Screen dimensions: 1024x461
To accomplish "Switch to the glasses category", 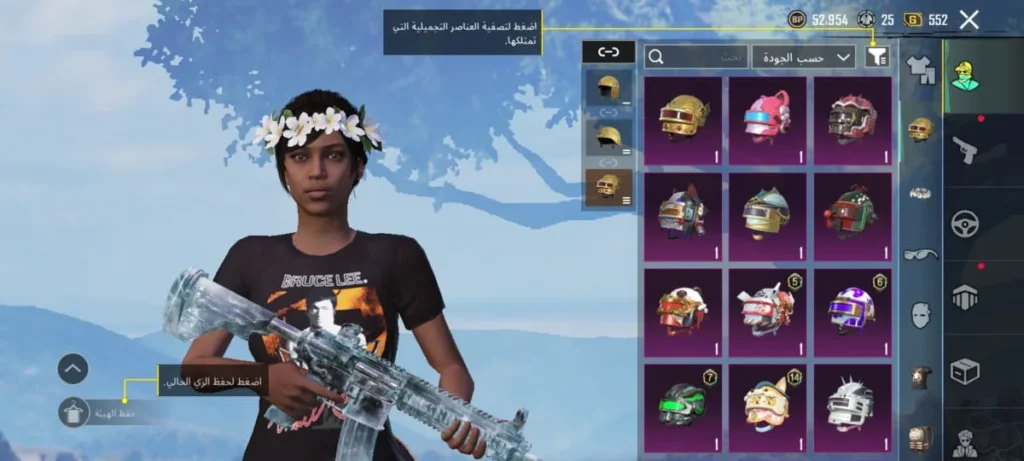I will pos(920,254).
